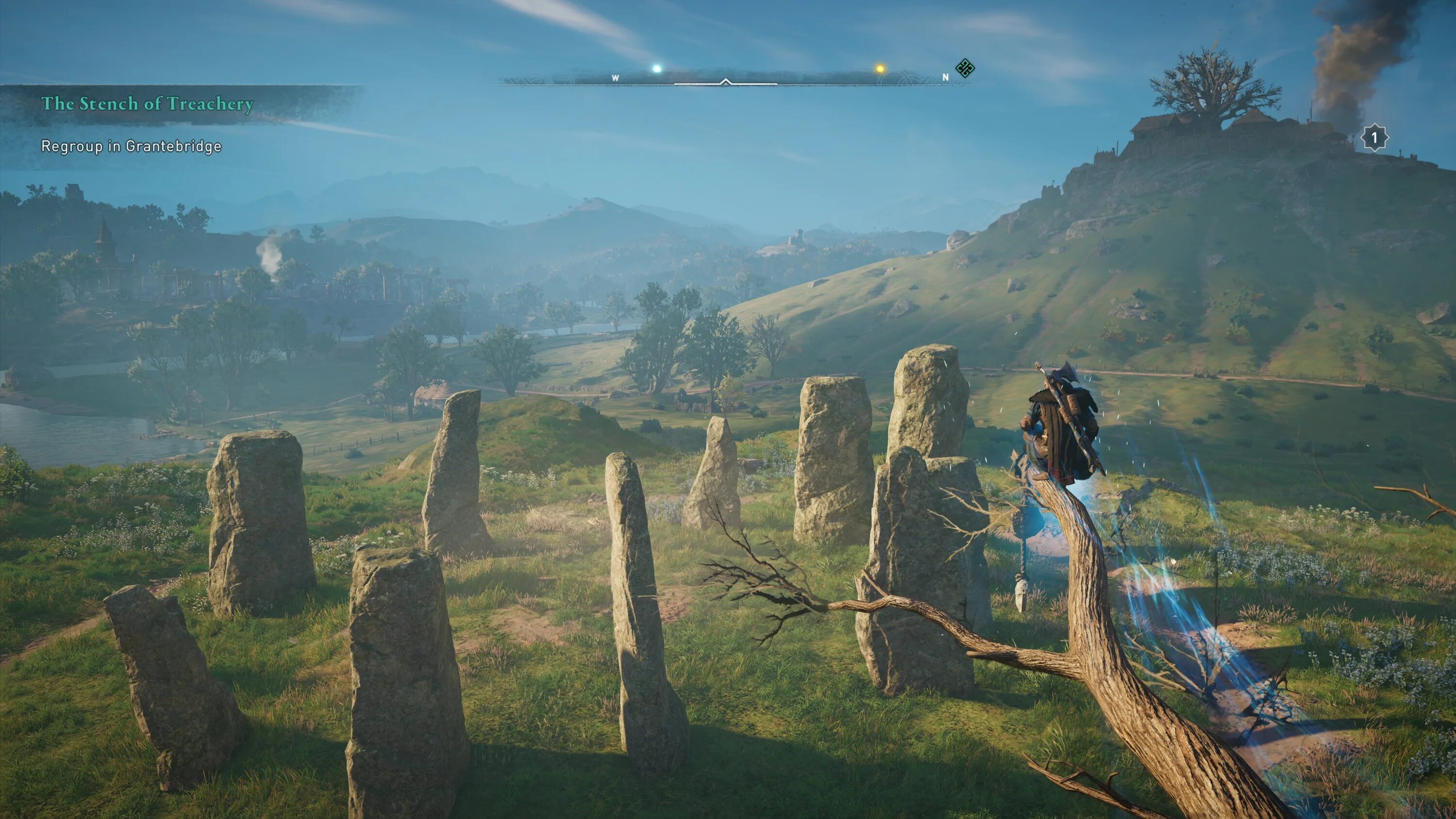Select the green quest marker on the compass

965,69
